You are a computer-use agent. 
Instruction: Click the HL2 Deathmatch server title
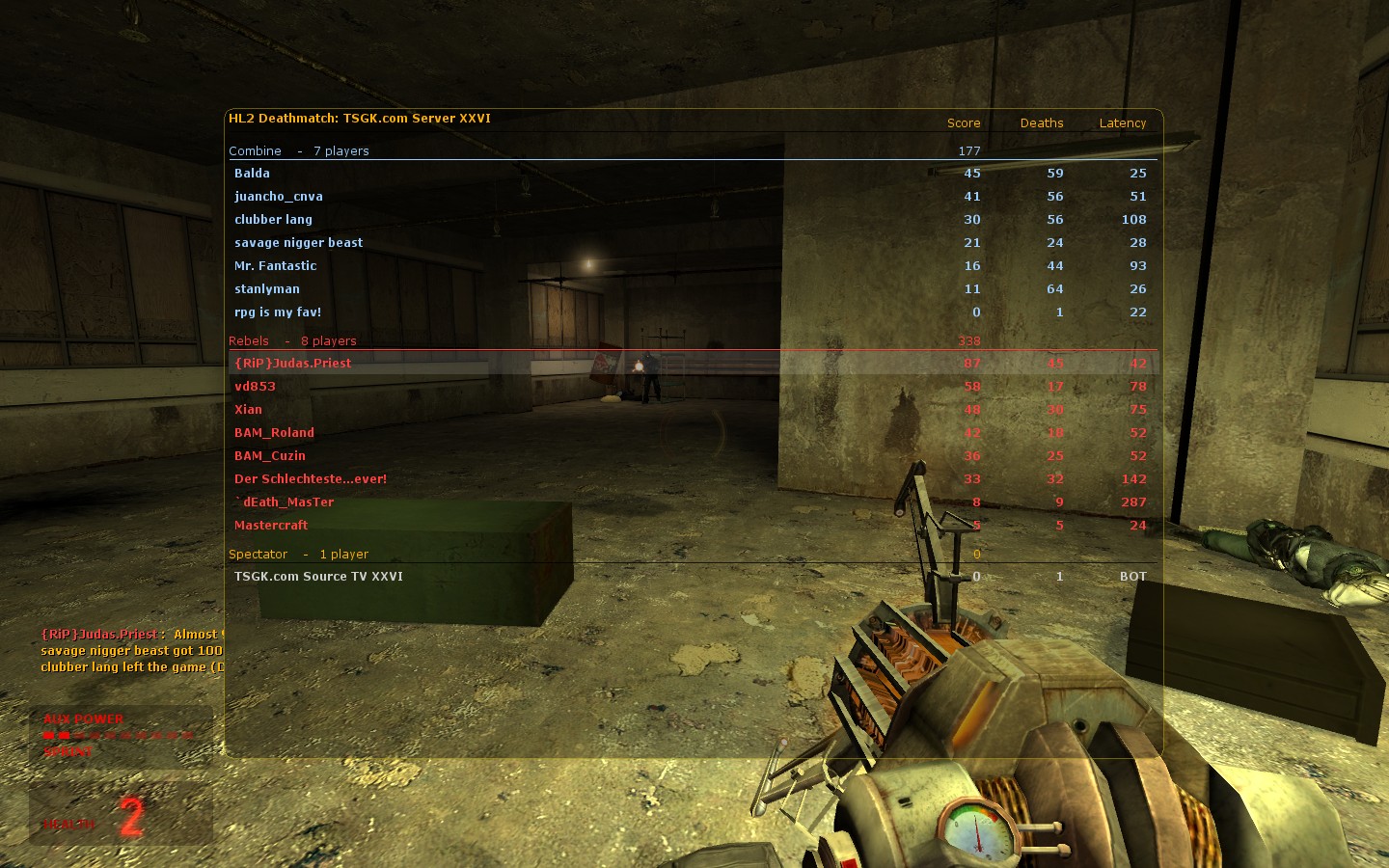(359, 119)
